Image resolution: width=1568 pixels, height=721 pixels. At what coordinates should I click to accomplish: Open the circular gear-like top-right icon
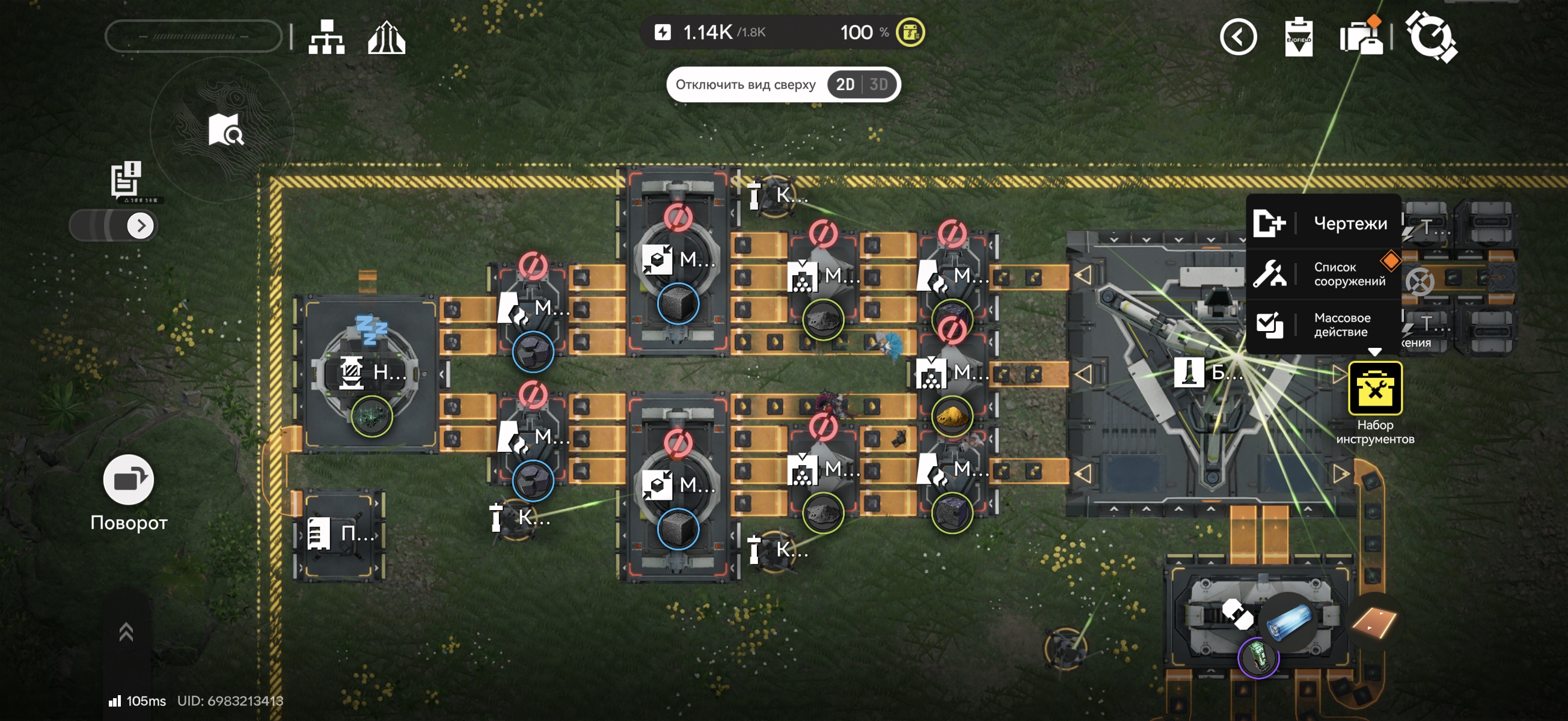(1430, 37)
